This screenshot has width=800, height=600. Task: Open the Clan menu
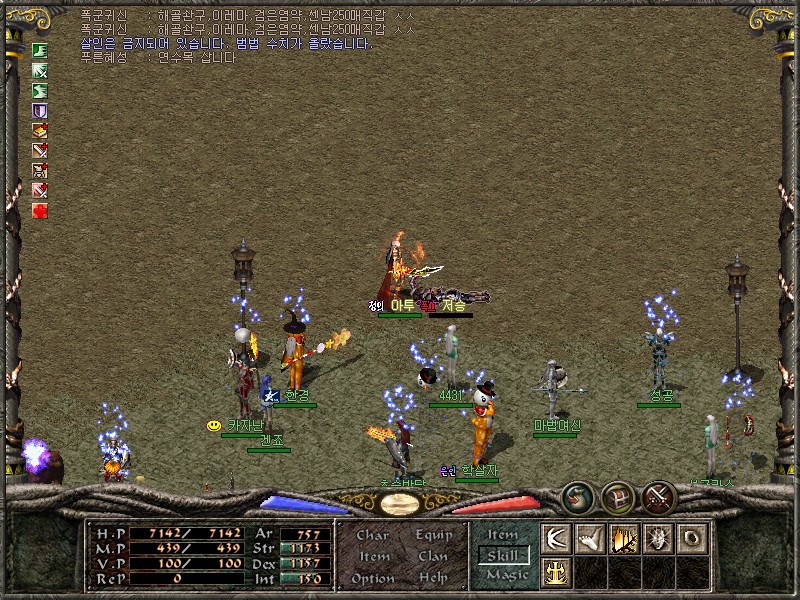point(433,557)
